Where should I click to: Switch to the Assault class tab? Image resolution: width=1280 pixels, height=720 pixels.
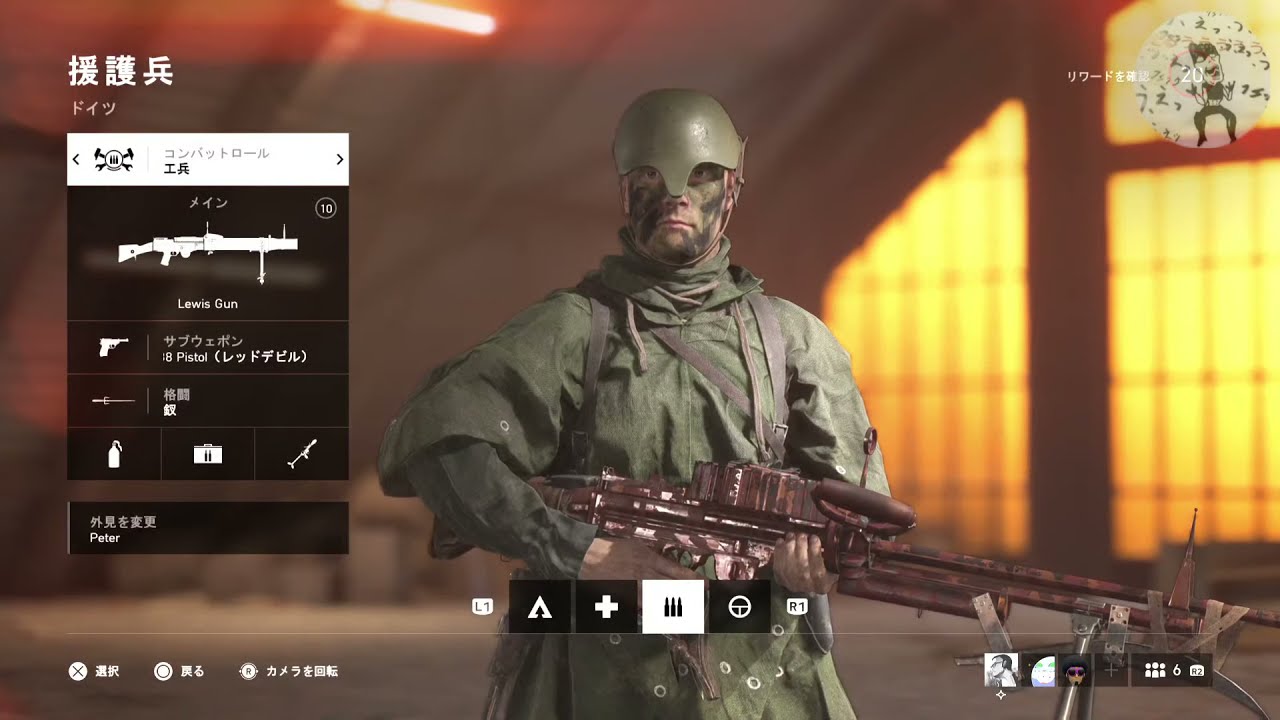click(540, 607)
